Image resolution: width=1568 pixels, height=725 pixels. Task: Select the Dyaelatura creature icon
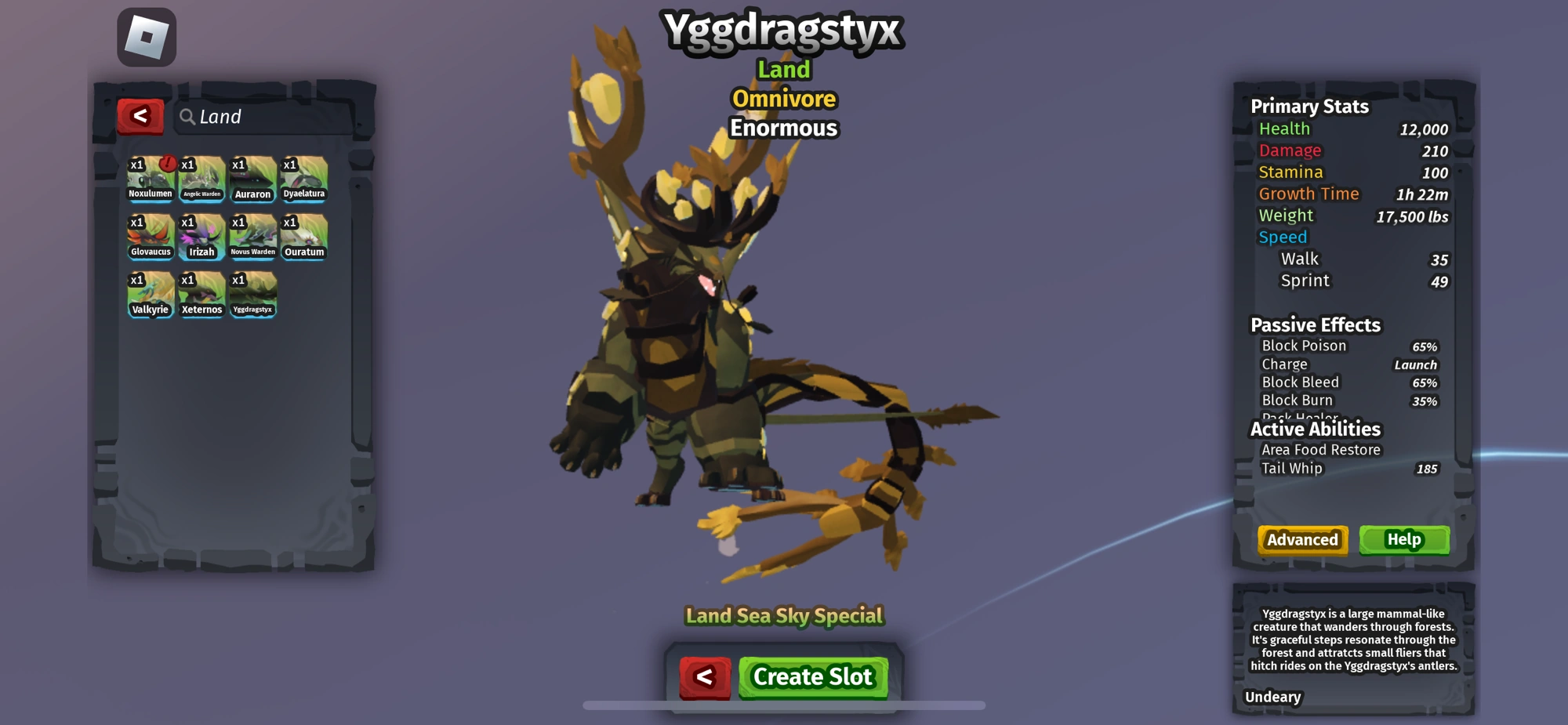click(303, 179)
